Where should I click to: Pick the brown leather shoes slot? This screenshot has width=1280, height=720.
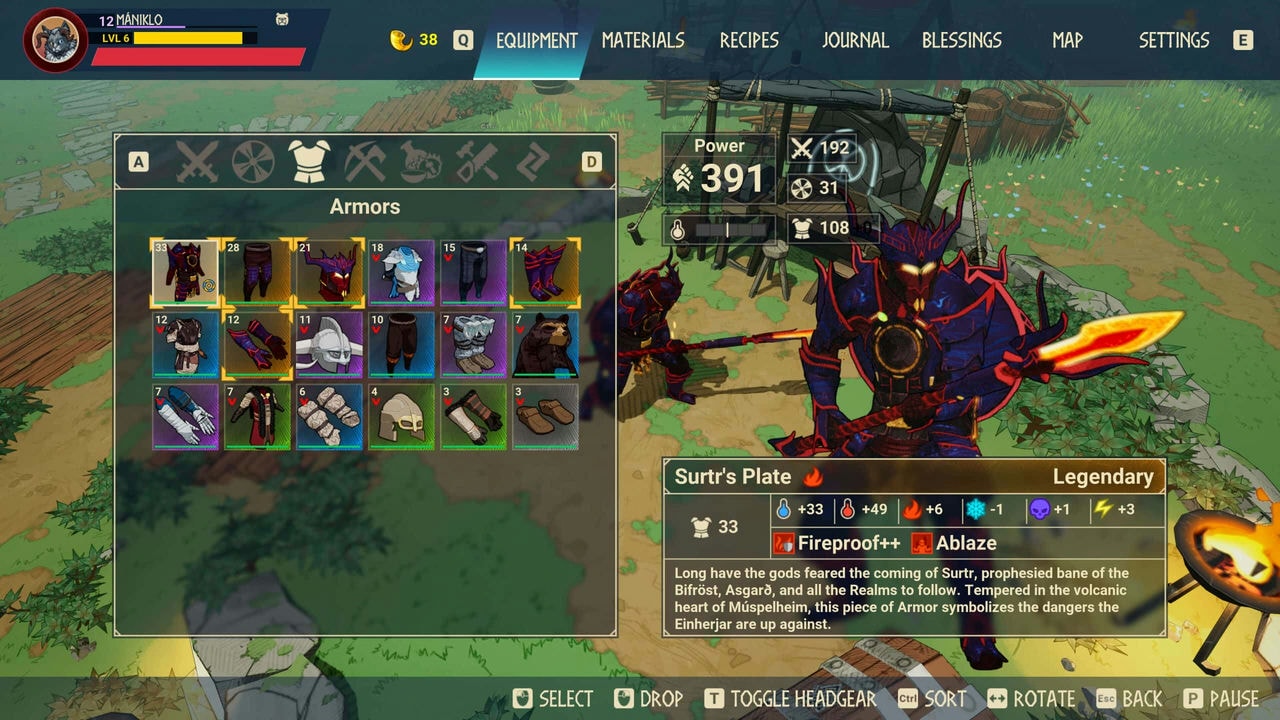coord(545,416)
